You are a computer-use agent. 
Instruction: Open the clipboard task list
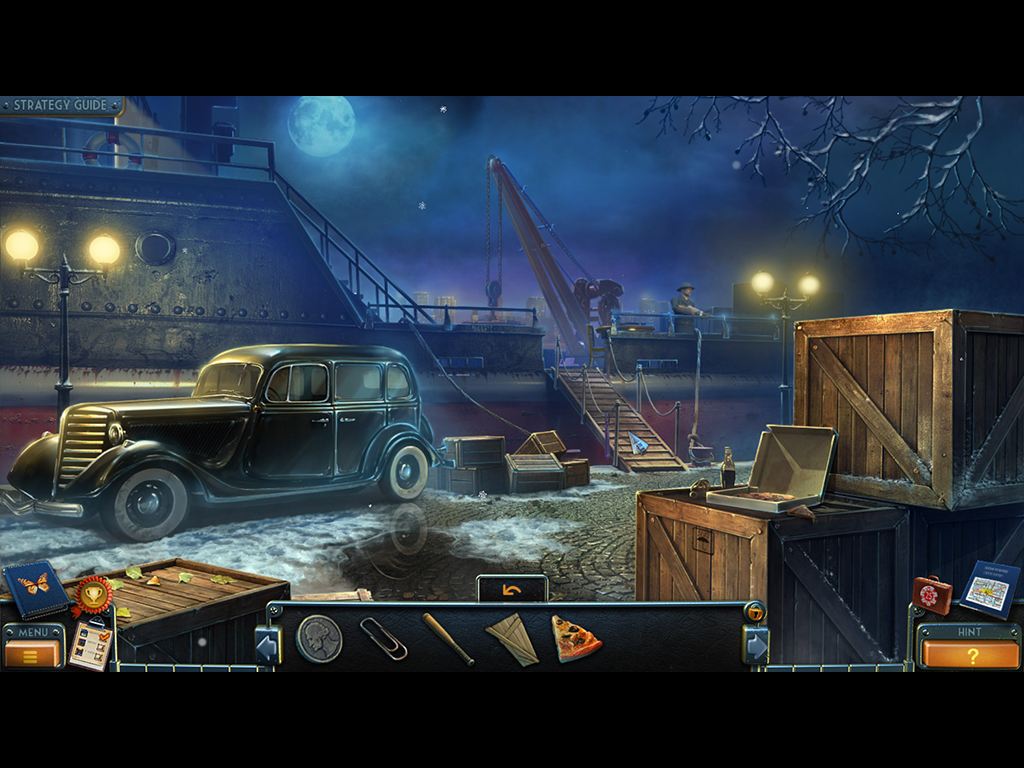pos(90,643)
